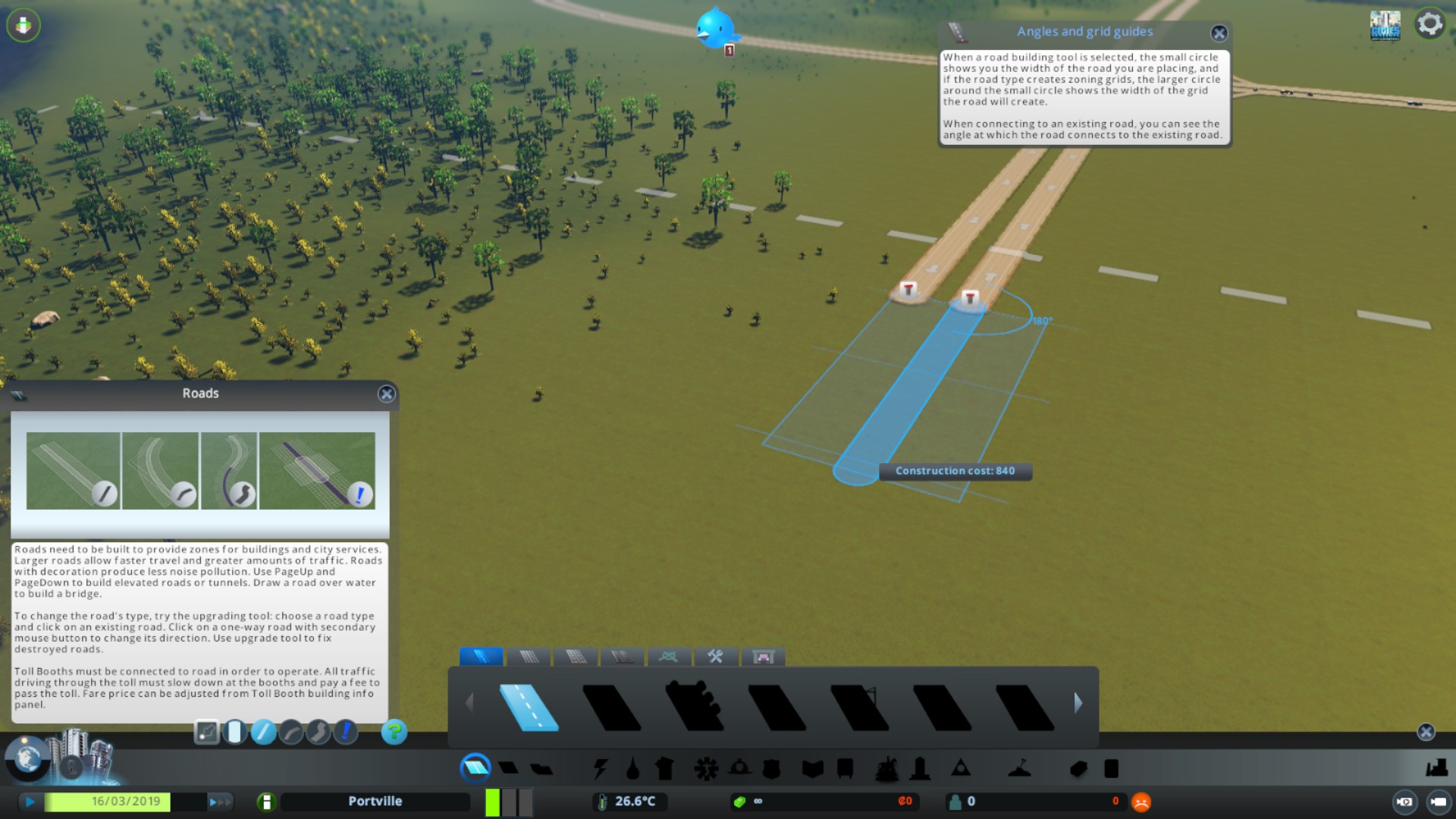Open the green question mark help

point(394,732)
